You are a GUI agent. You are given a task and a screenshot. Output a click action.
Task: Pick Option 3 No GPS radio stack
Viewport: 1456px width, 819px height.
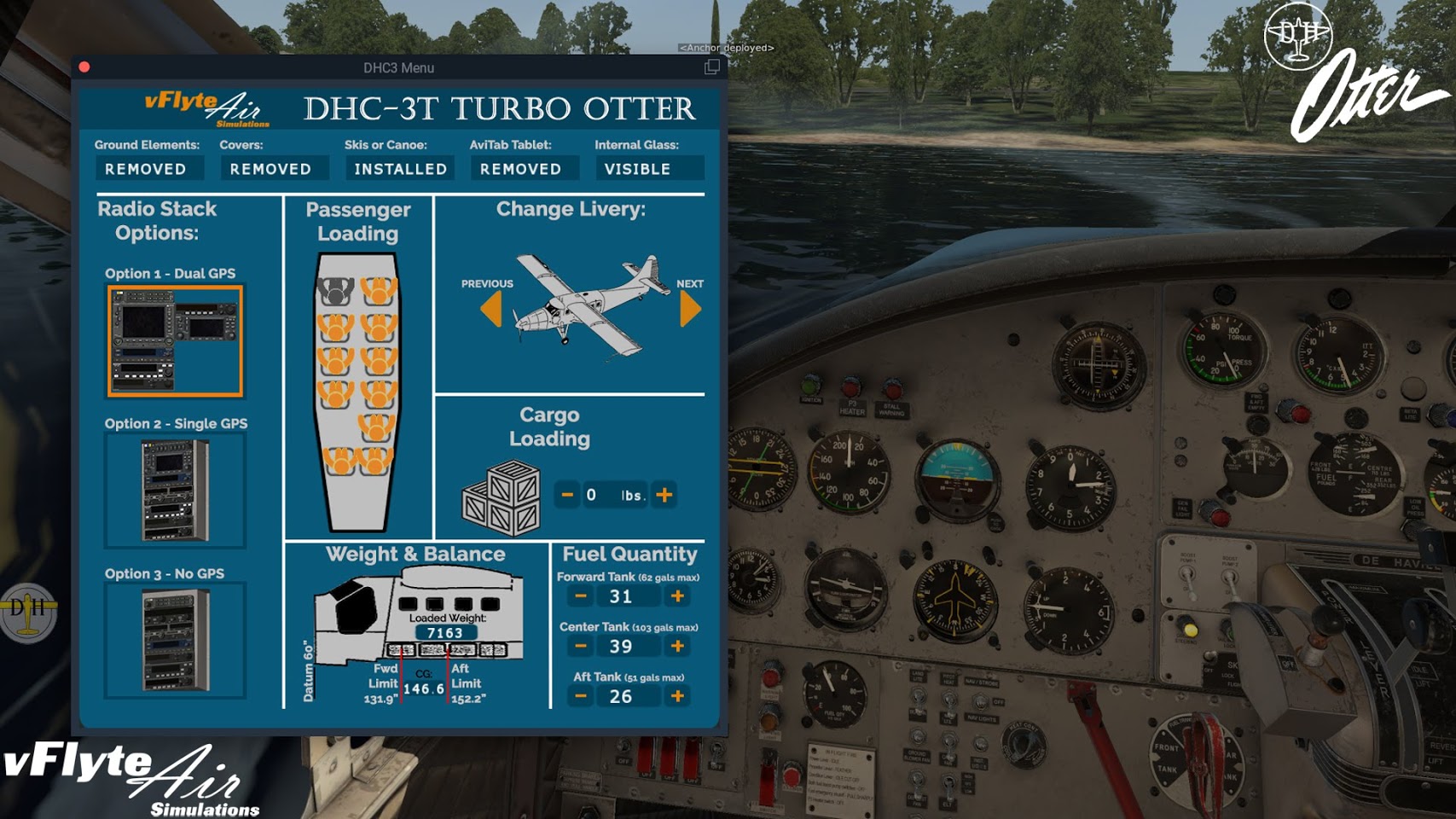(x=175, y=640)
